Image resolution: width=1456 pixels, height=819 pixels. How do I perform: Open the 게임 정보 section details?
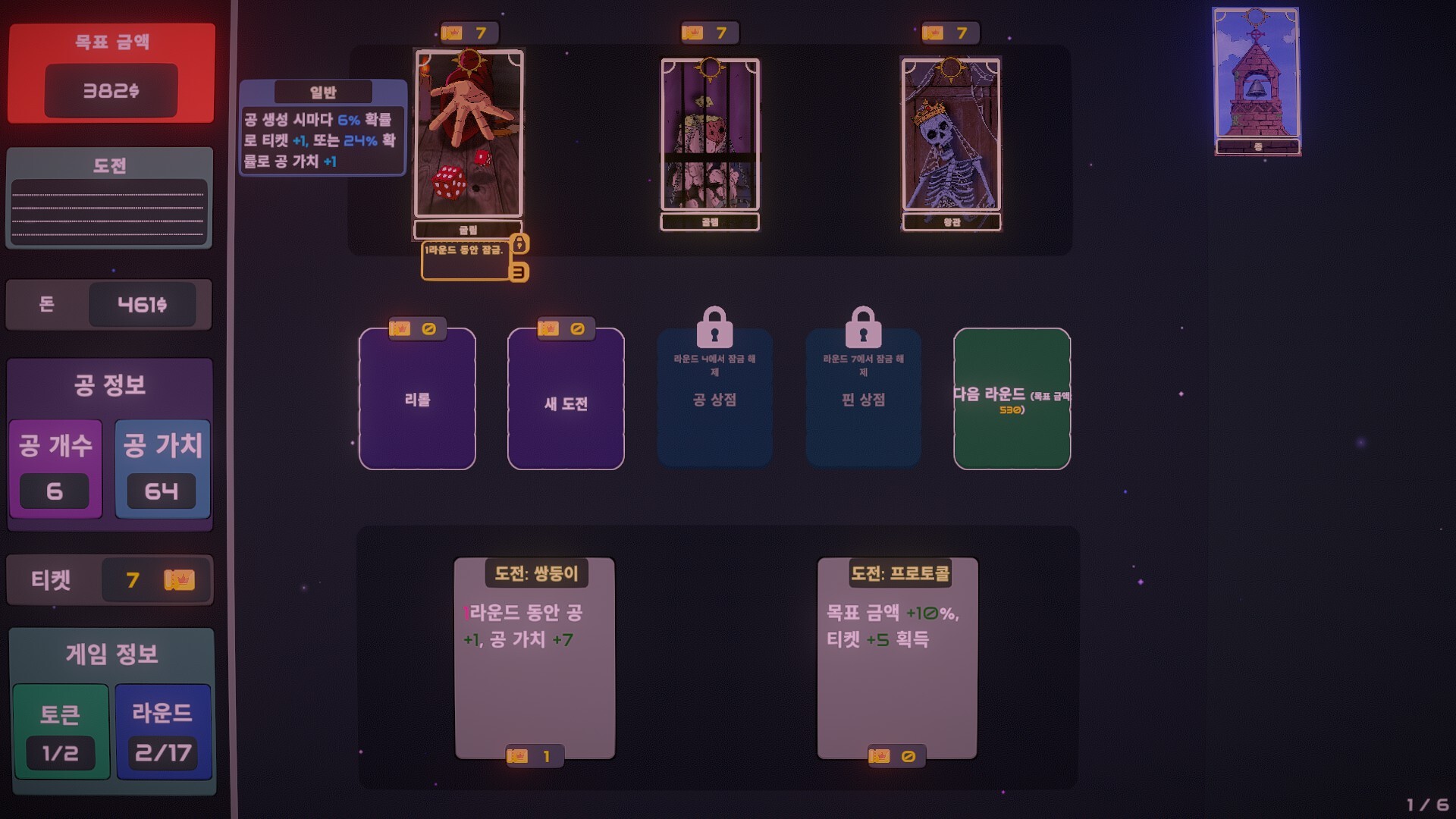[111, 654]
